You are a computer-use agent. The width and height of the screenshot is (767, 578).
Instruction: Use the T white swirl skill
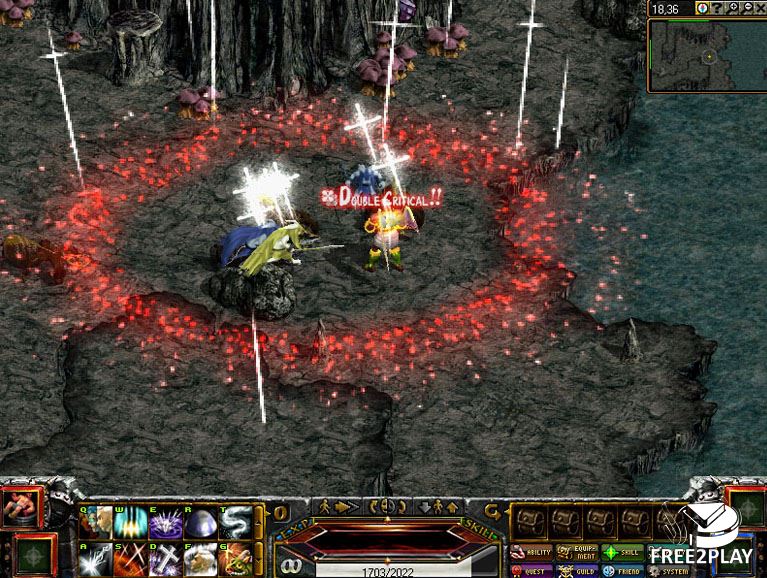pos(234,523)
